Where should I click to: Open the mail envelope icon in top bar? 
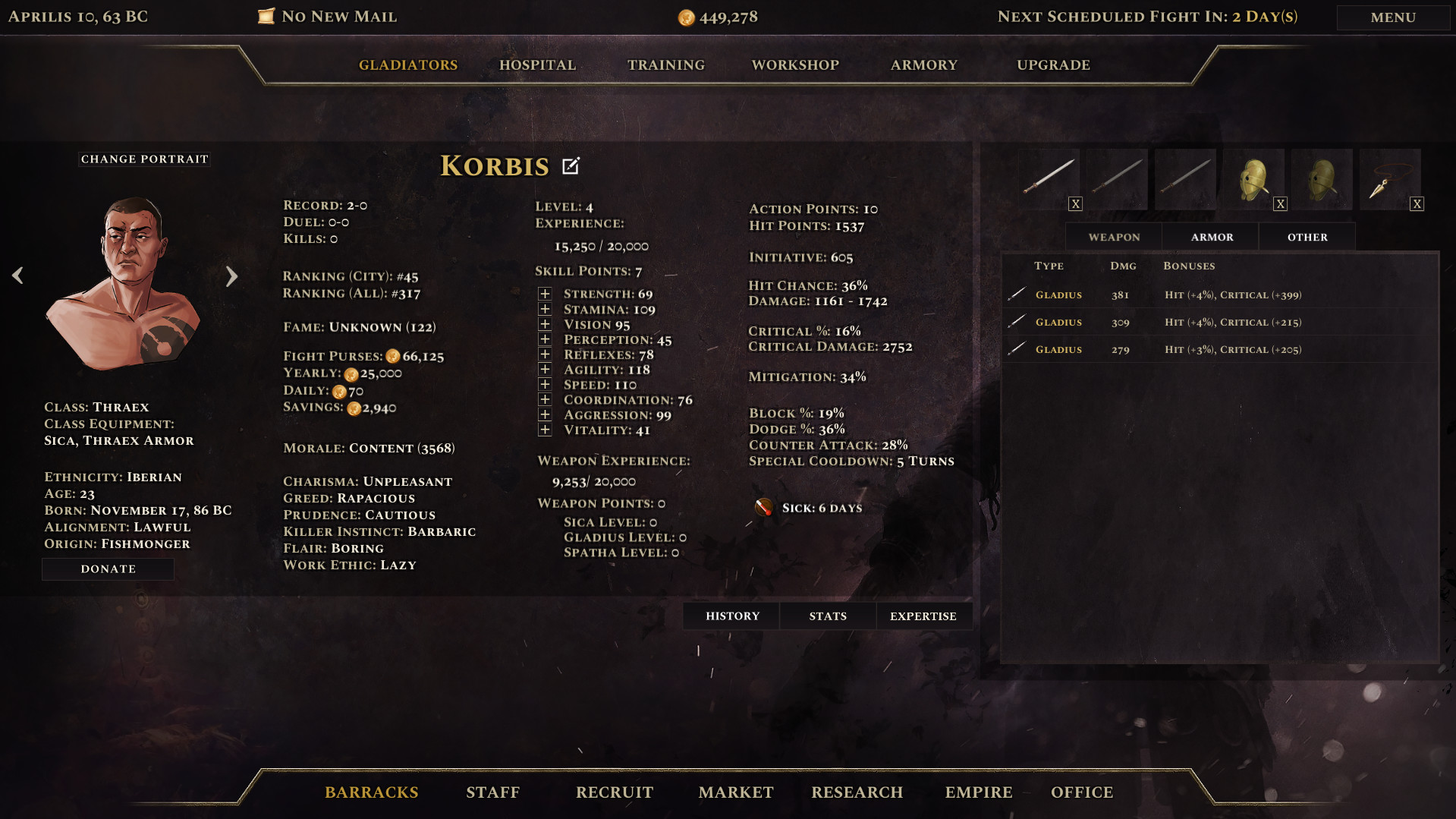pos(266,15)
